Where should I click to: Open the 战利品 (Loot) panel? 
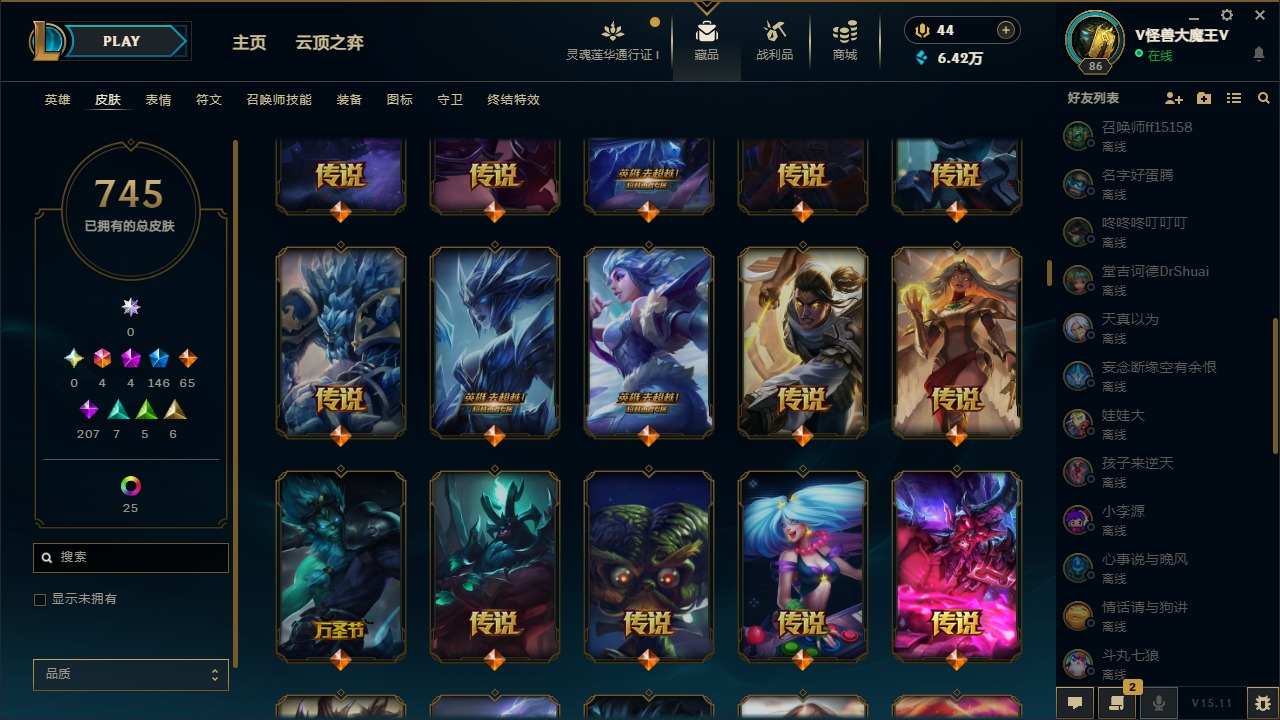(x=775, y=40)
